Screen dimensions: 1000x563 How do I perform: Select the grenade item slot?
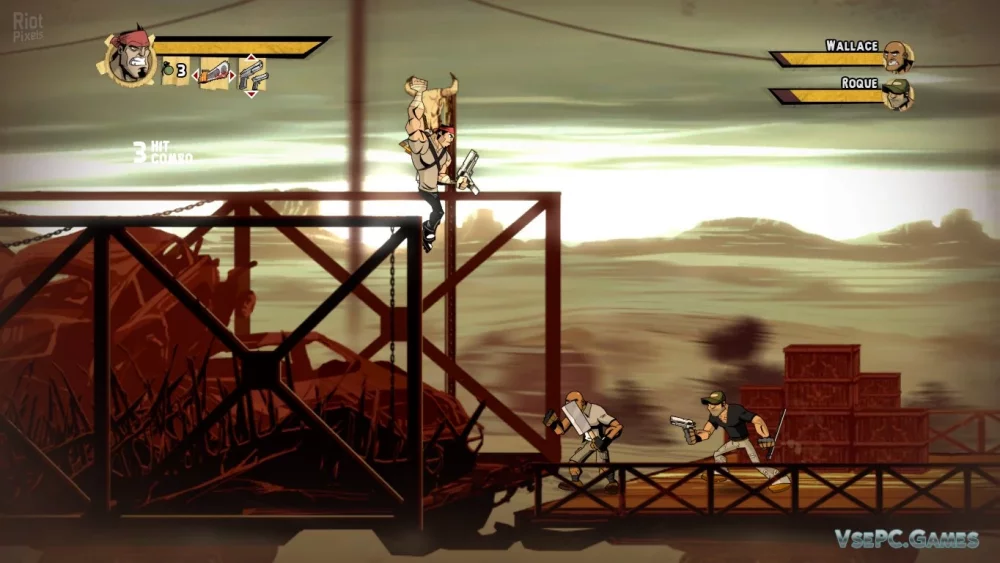(174, 71)
